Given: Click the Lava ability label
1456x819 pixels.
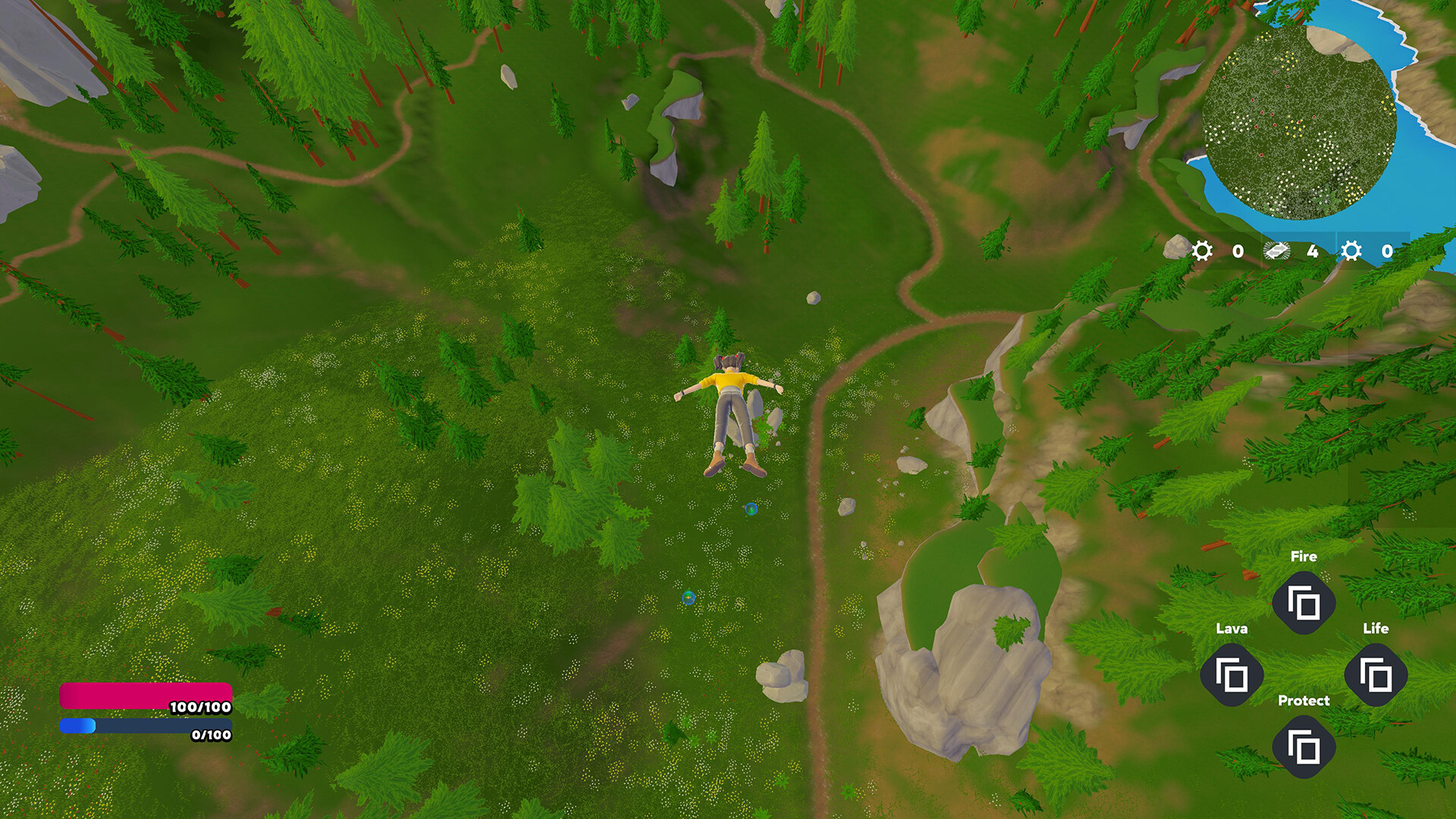Looking at the screenshot, I should 1233,628.
